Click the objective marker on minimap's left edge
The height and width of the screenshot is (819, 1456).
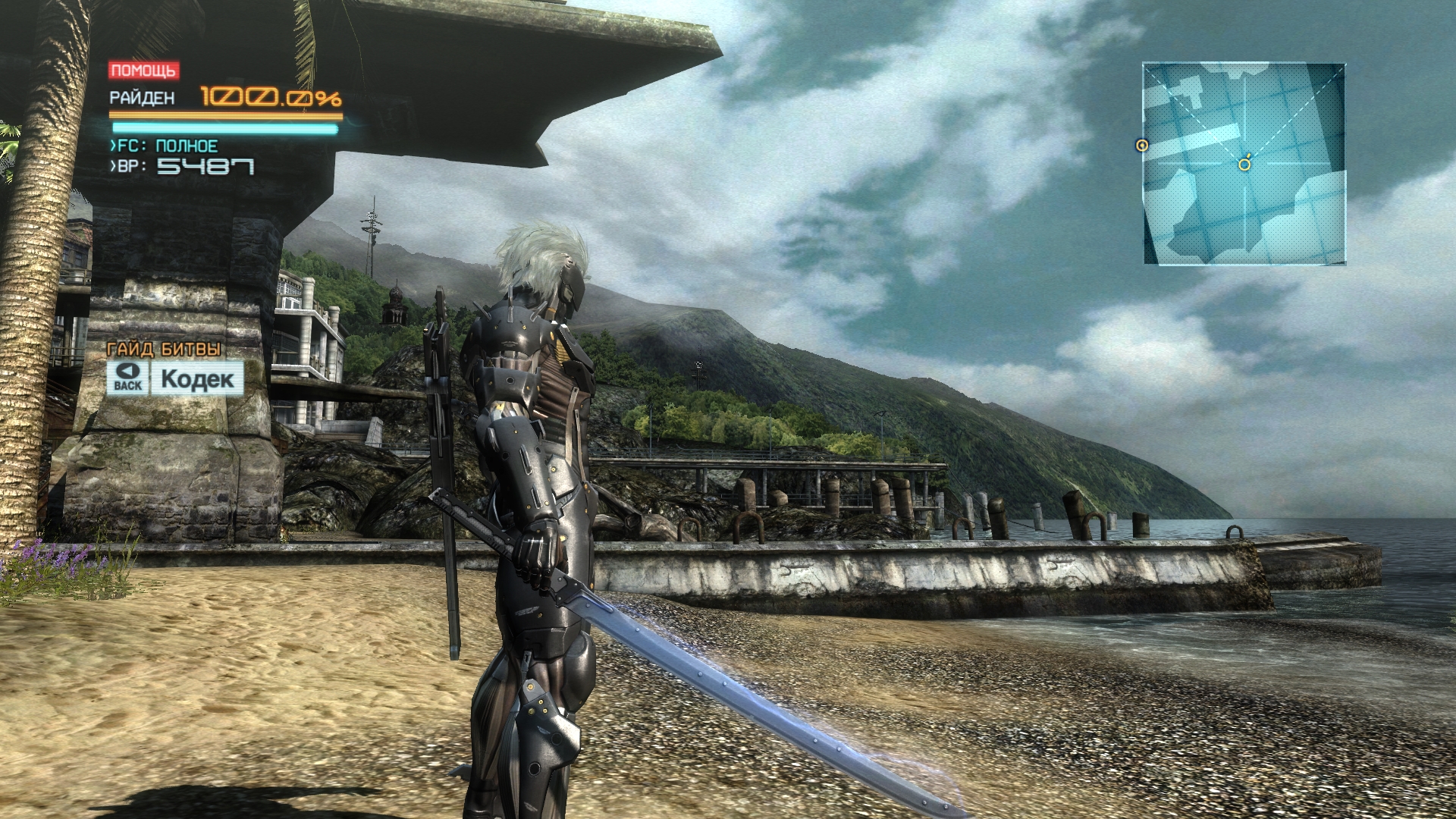click(1142, 146)
